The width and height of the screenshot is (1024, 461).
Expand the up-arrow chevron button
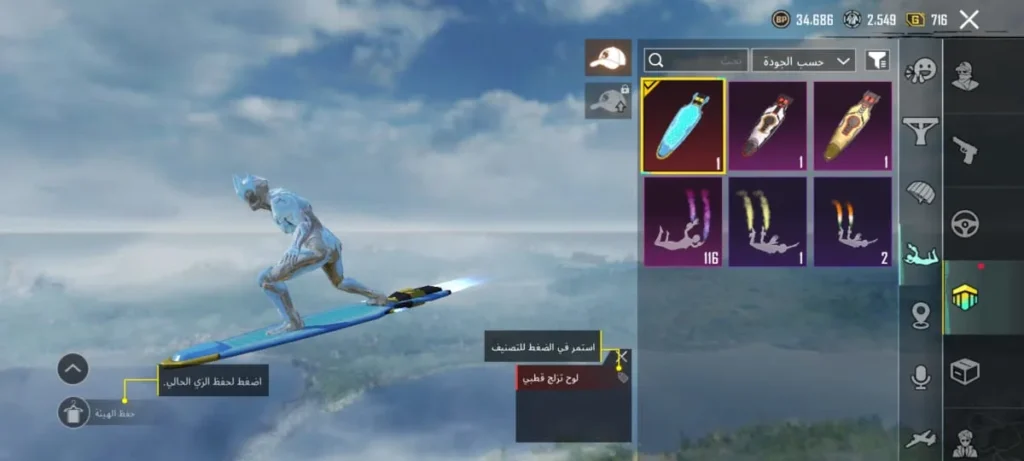pos(74,368)
